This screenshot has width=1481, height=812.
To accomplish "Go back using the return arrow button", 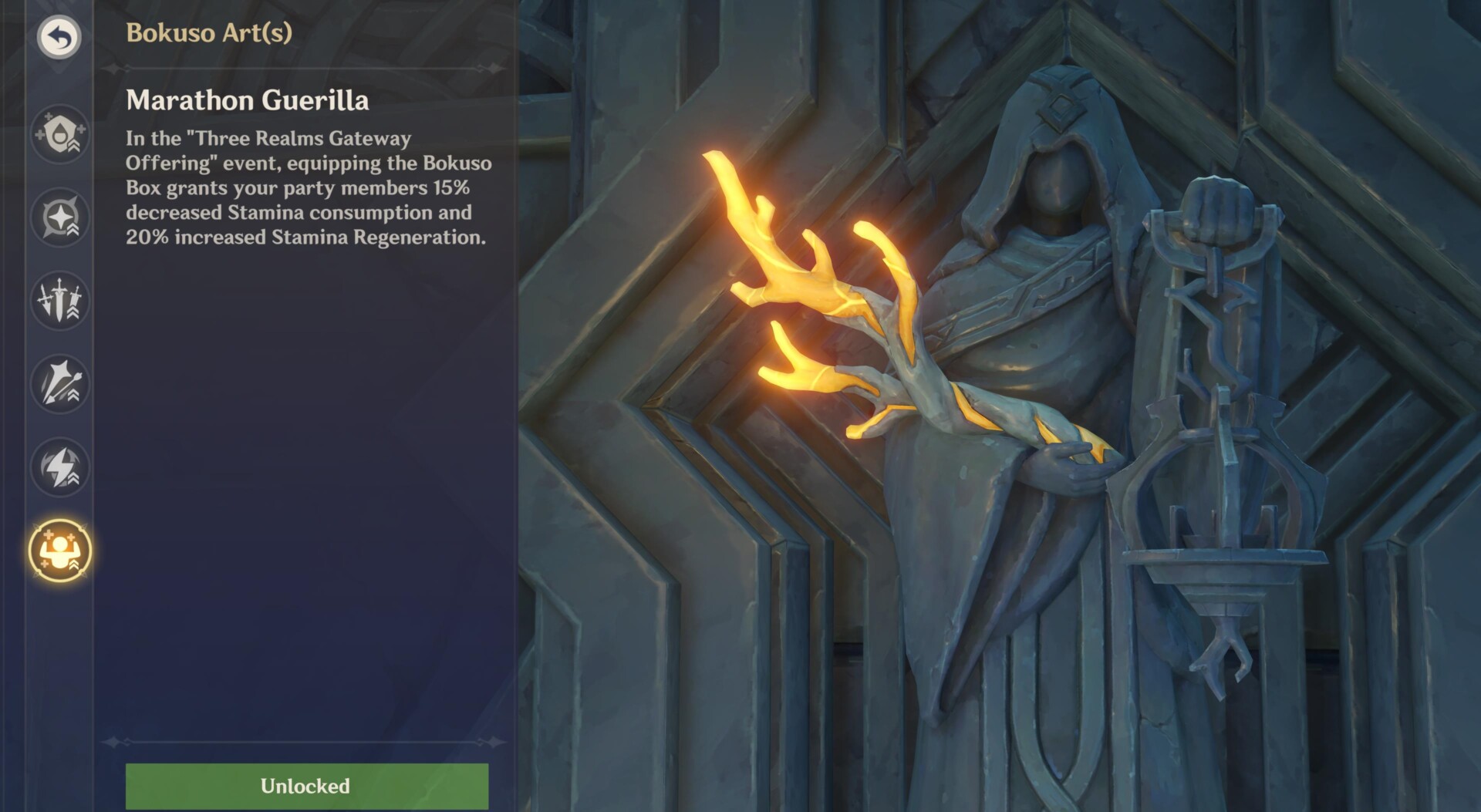I will tap(59, 36).
